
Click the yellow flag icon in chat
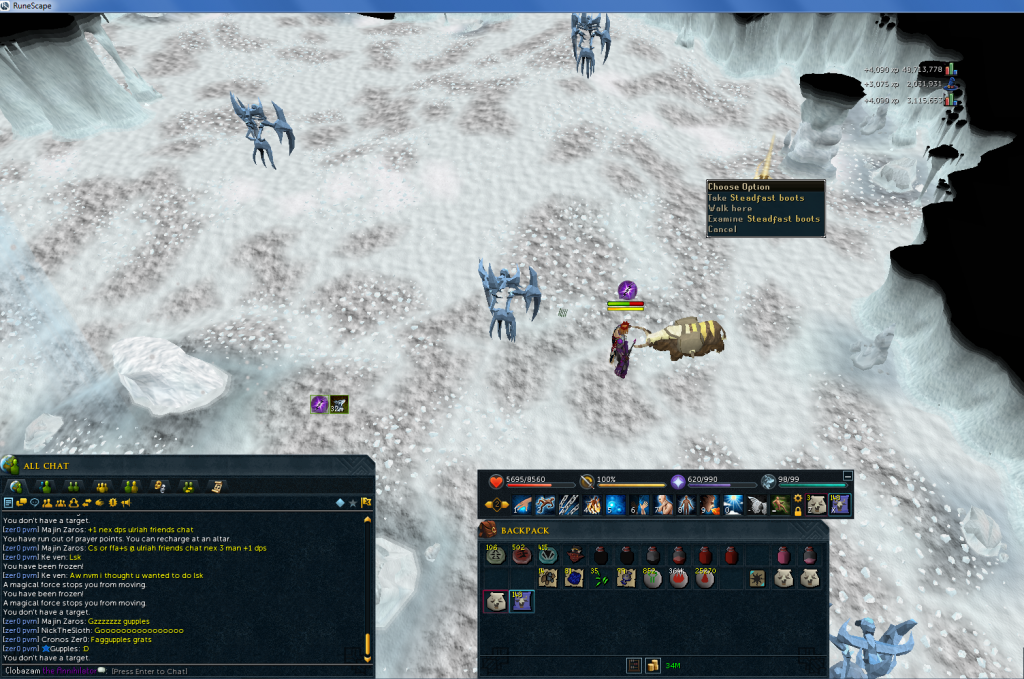coord(366,502)
